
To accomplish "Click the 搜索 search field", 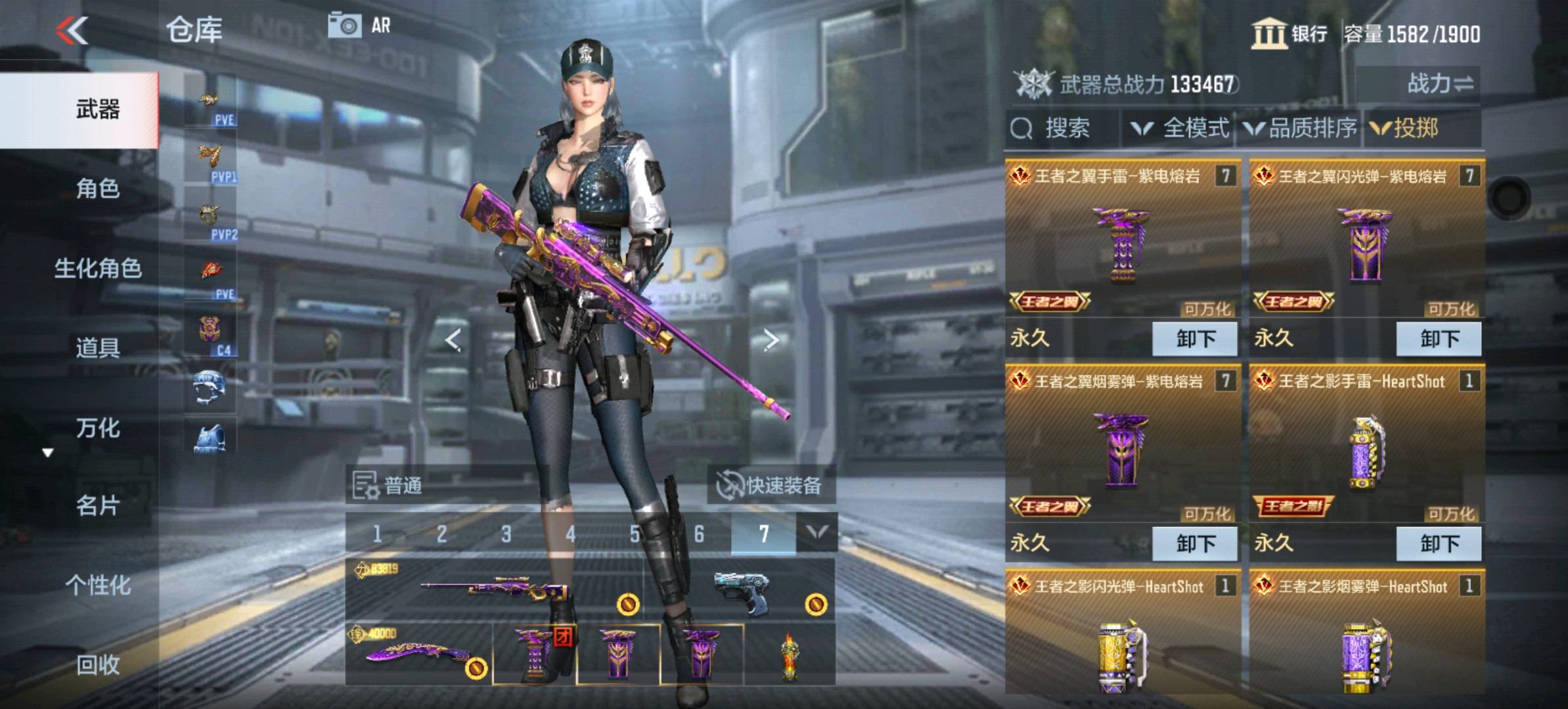I will (1063, 128).
